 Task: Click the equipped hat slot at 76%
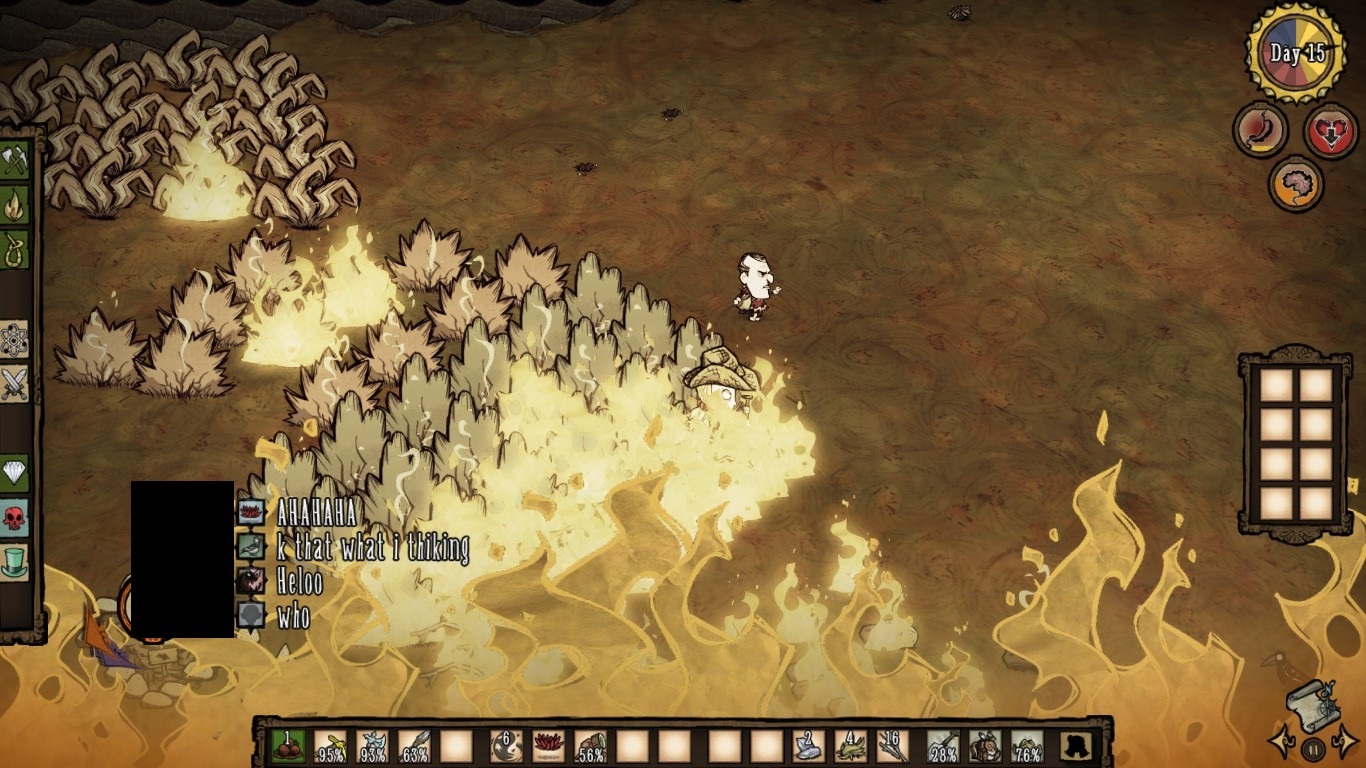click(x=1027, y=746)
